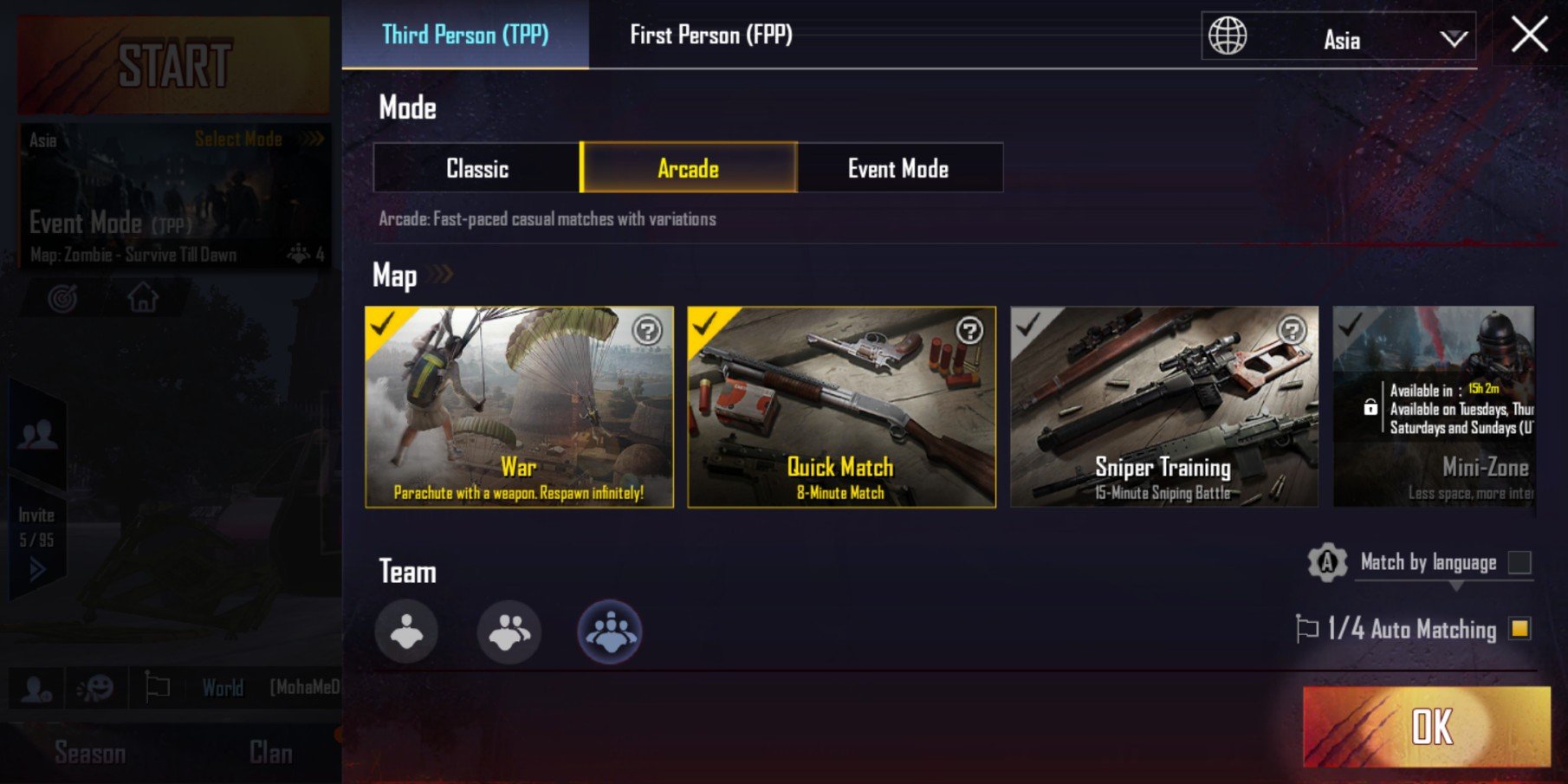Show help for Quick Match
Screen dimensions: 1568x784
coord(969,330)
